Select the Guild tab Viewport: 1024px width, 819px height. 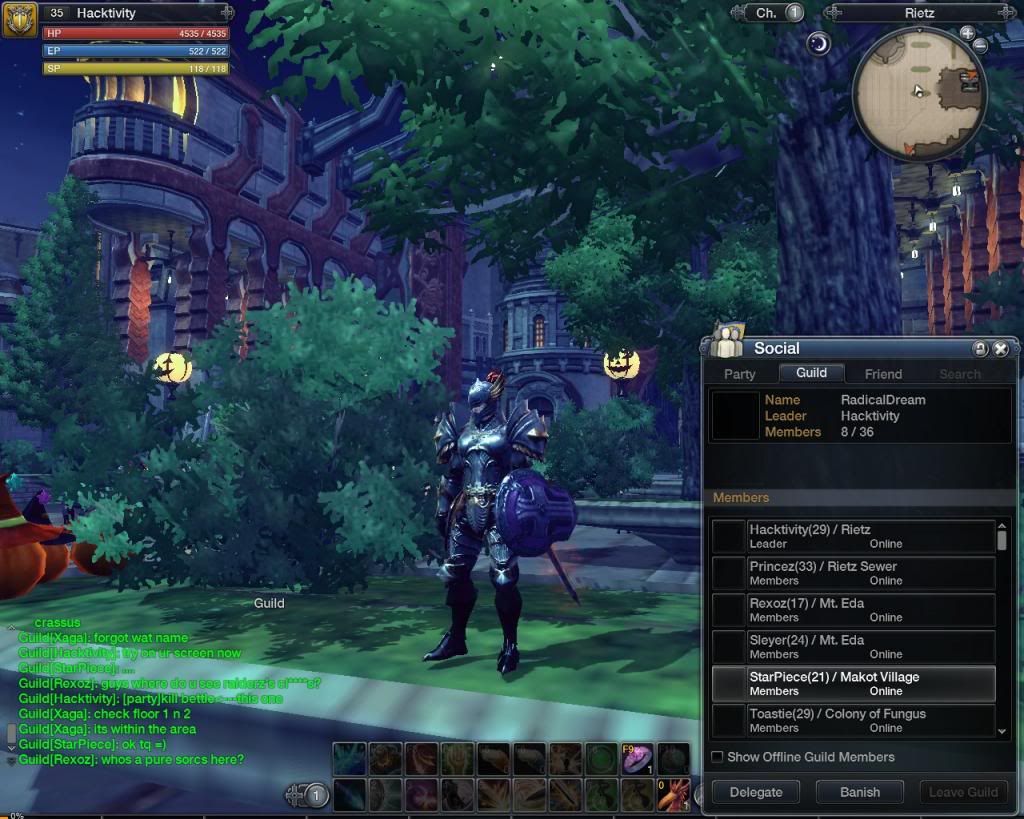tap(811, 373)
